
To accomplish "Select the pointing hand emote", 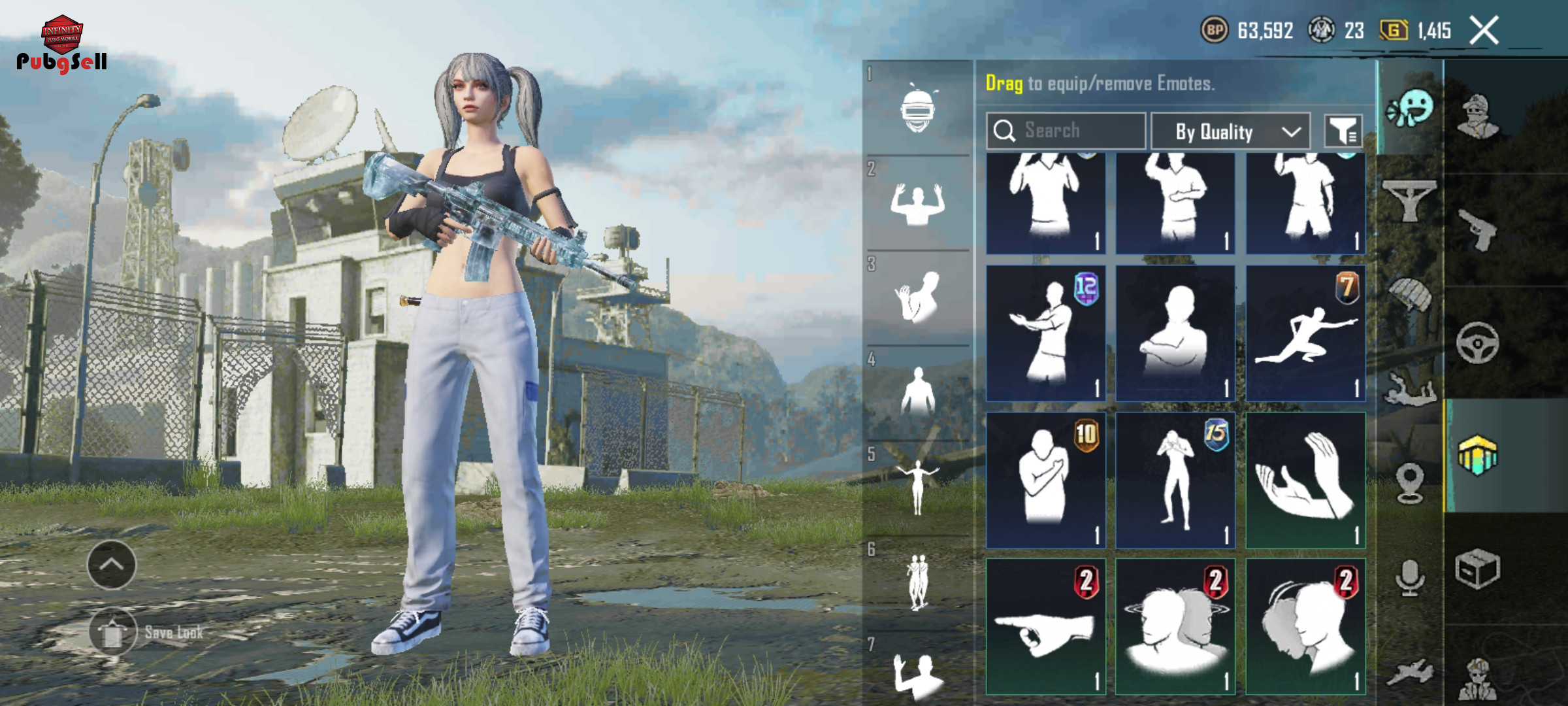I will (x=1045, y=626).
